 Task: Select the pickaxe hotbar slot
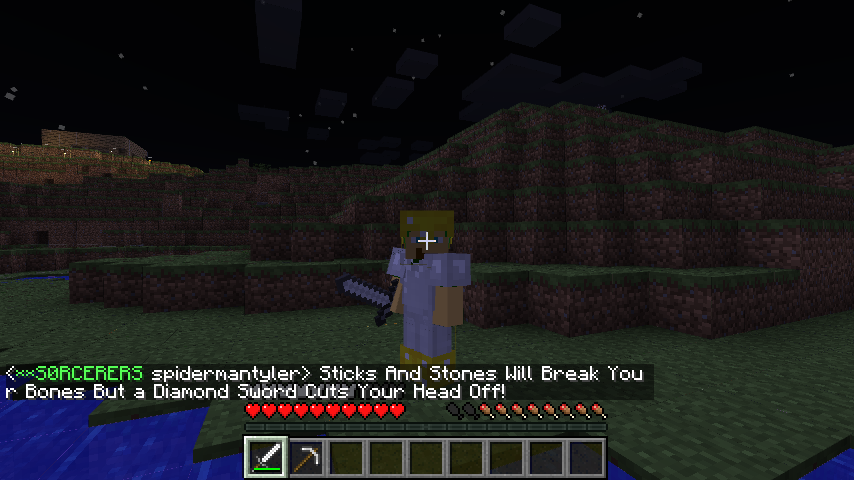point(306,458)
